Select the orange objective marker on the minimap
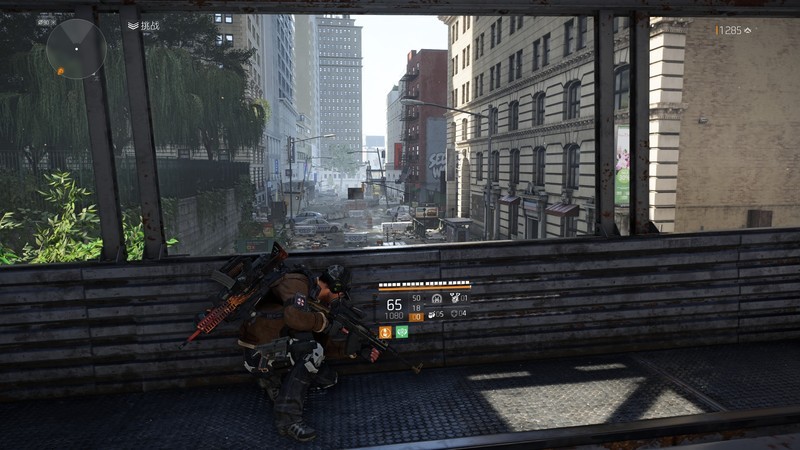This screenshot has height=450, width=800. click(61, 71)
